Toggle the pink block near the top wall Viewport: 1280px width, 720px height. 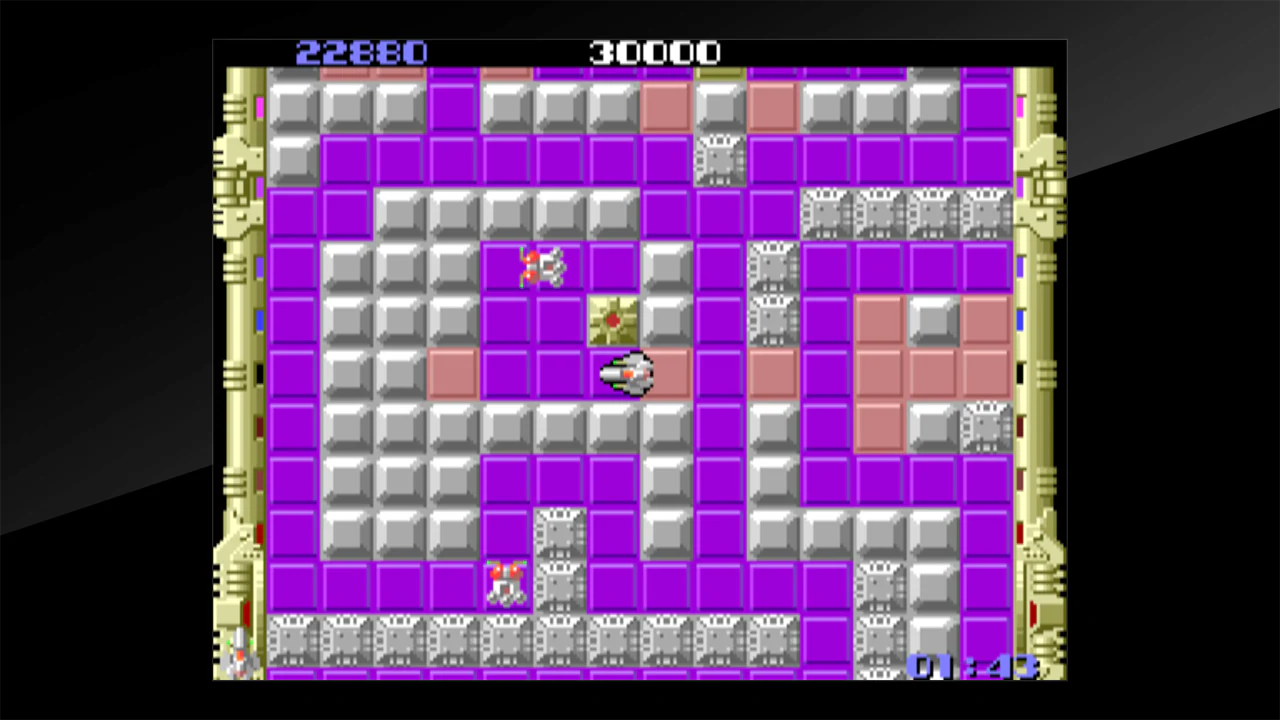click(x=667, y=105)
